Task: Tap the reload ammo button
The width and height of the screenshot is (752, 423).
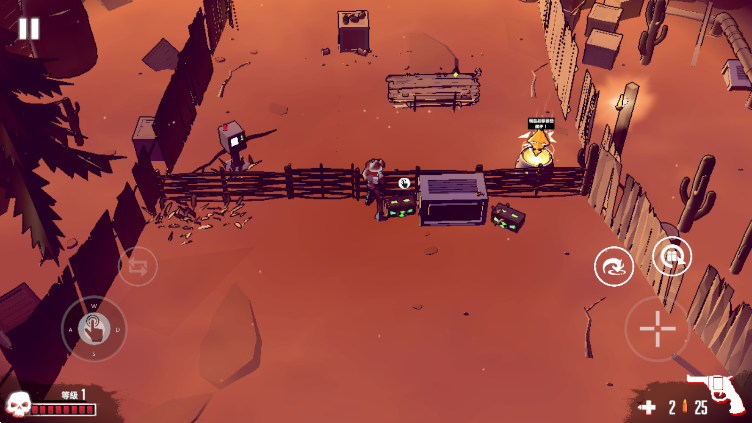Action: click(672, 256)
